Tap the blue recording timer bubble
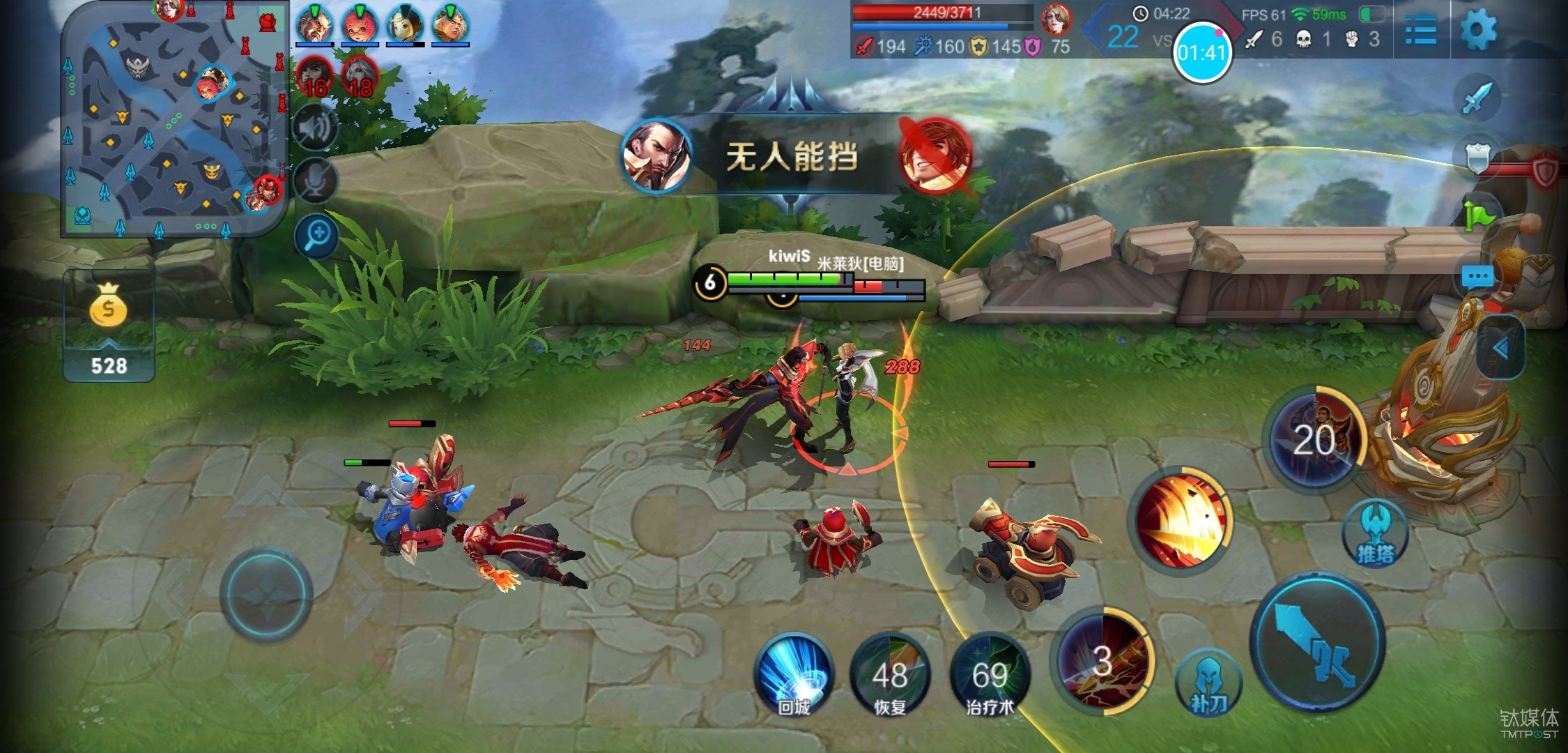The image size is (1568, 753). pyautogui.click(x=1202, y=52)
